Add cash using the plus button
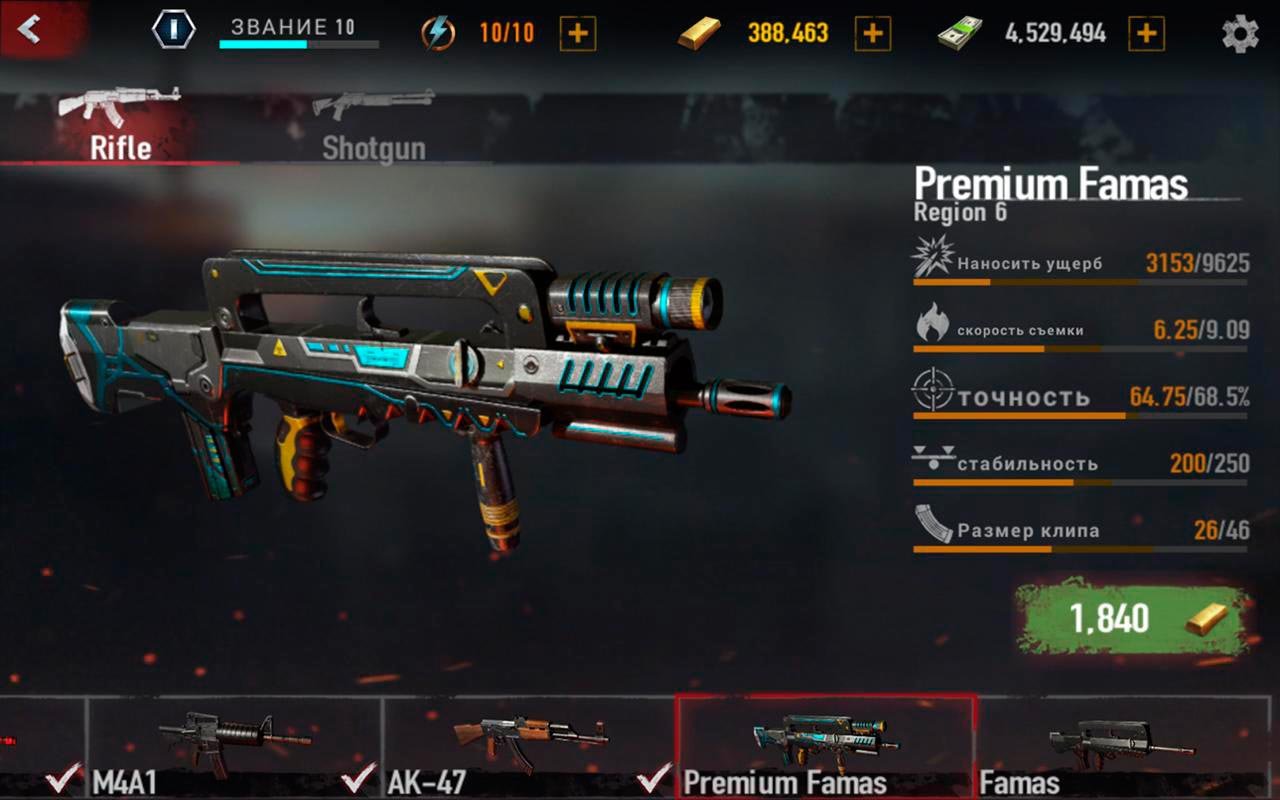This screenshot has height=800, width=1280. (x=1146, y=34)
